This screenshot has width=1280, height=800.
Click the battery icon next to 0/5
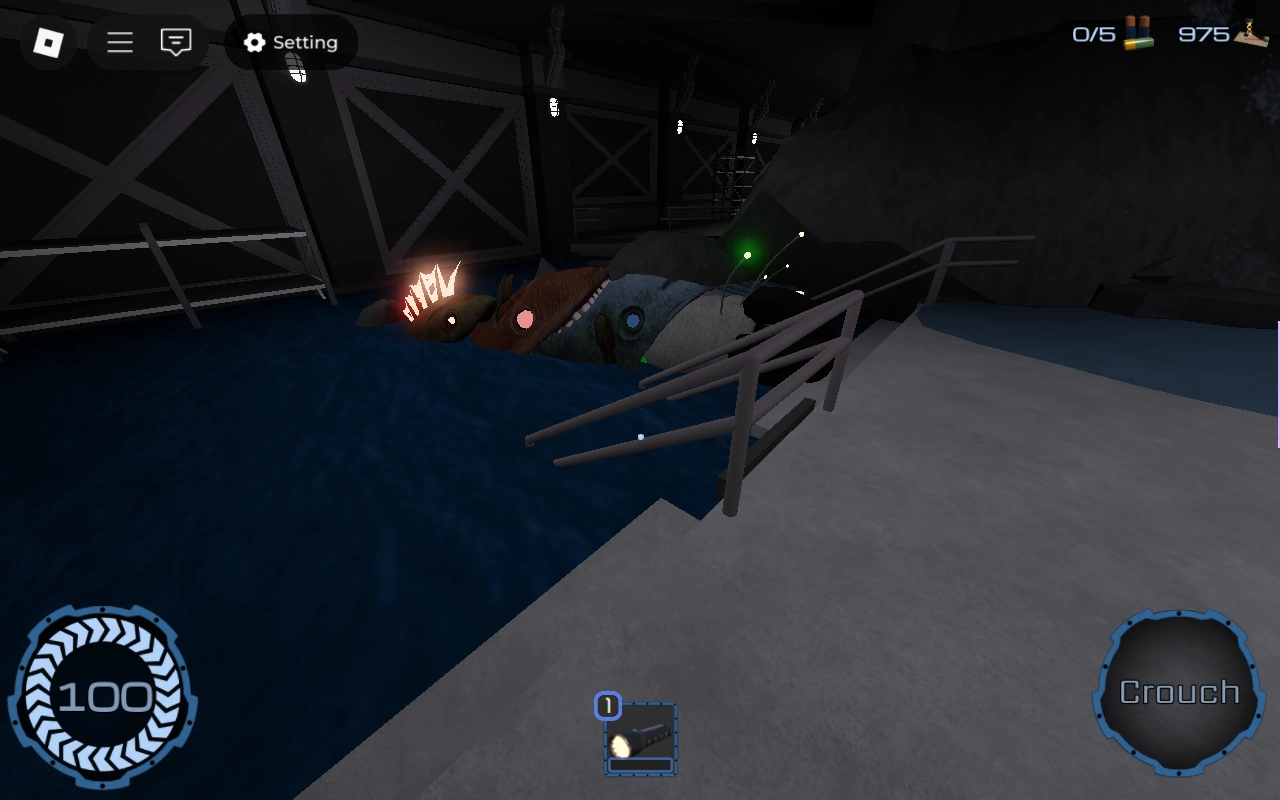[x=1135, y=34]
